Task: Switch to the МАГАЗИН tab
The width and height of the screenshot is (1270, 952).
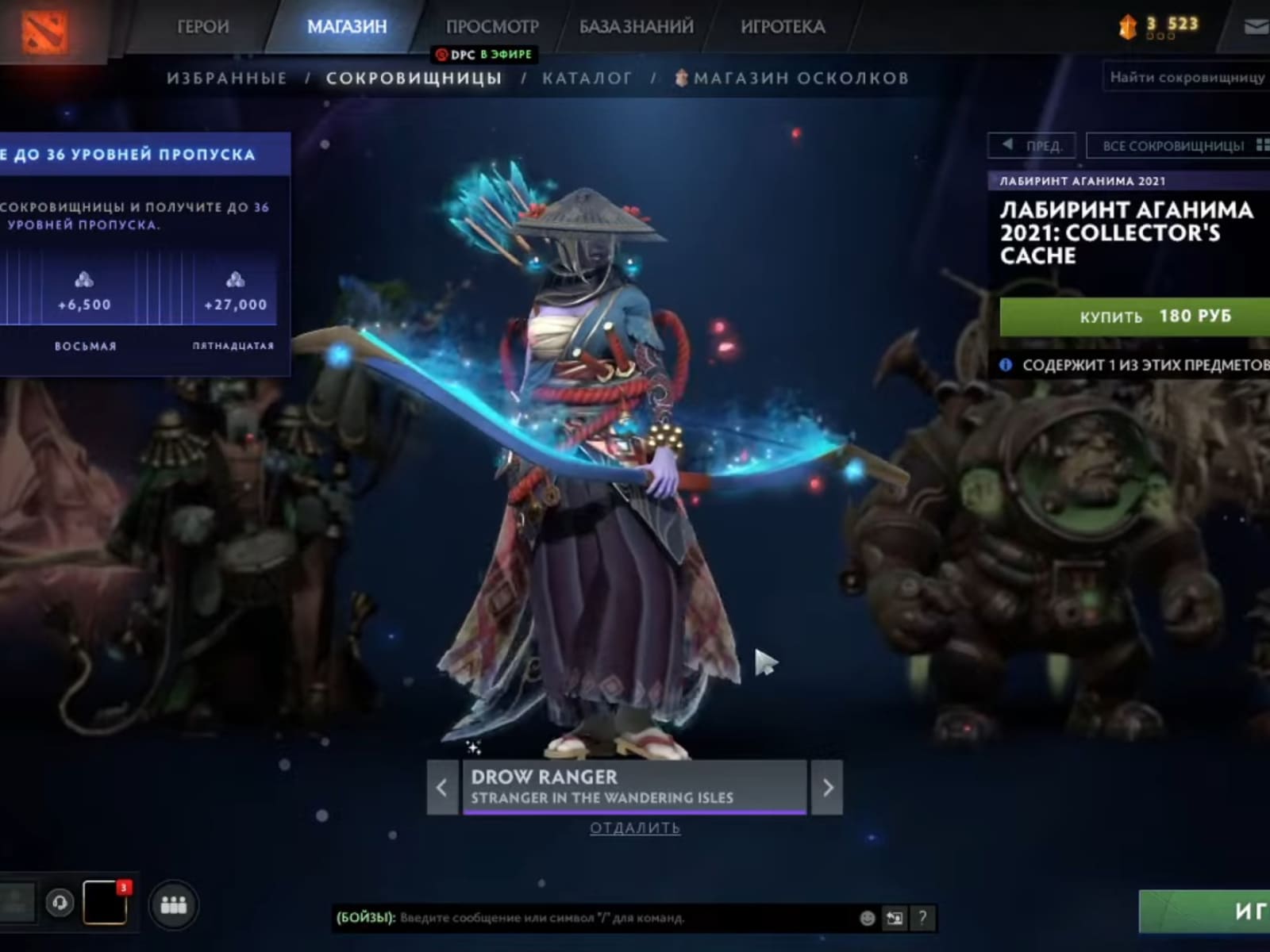Action: click(x=347, y=27)
